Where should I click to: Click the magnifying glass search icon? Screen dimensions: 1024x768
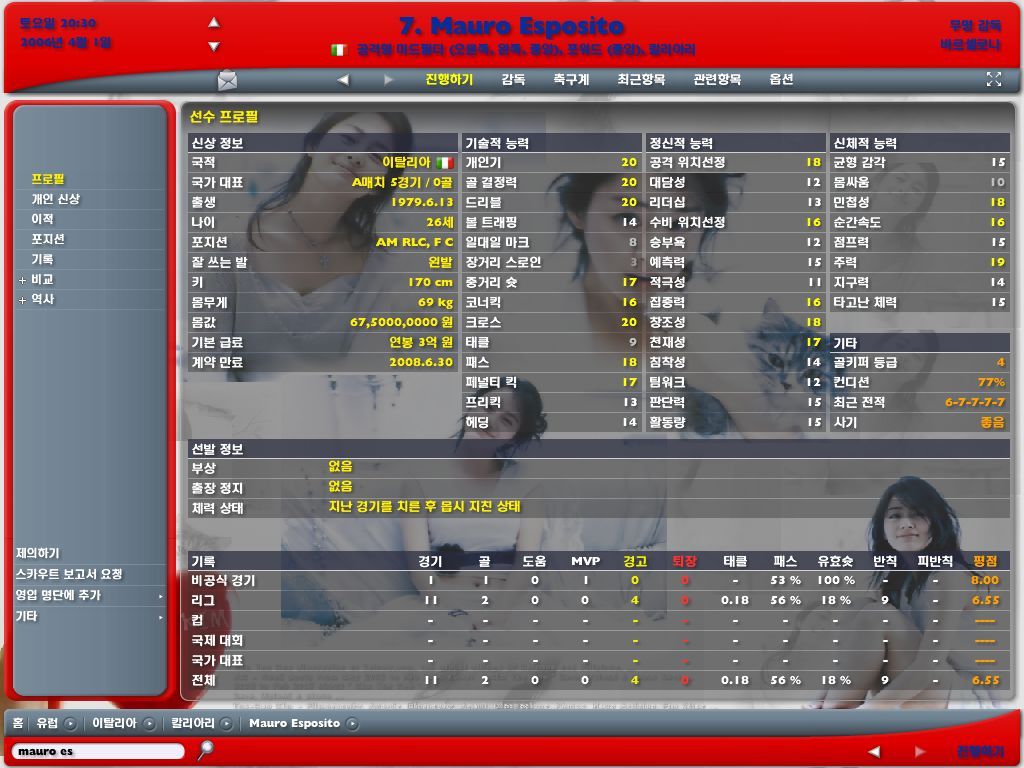[x=205, y=749]
